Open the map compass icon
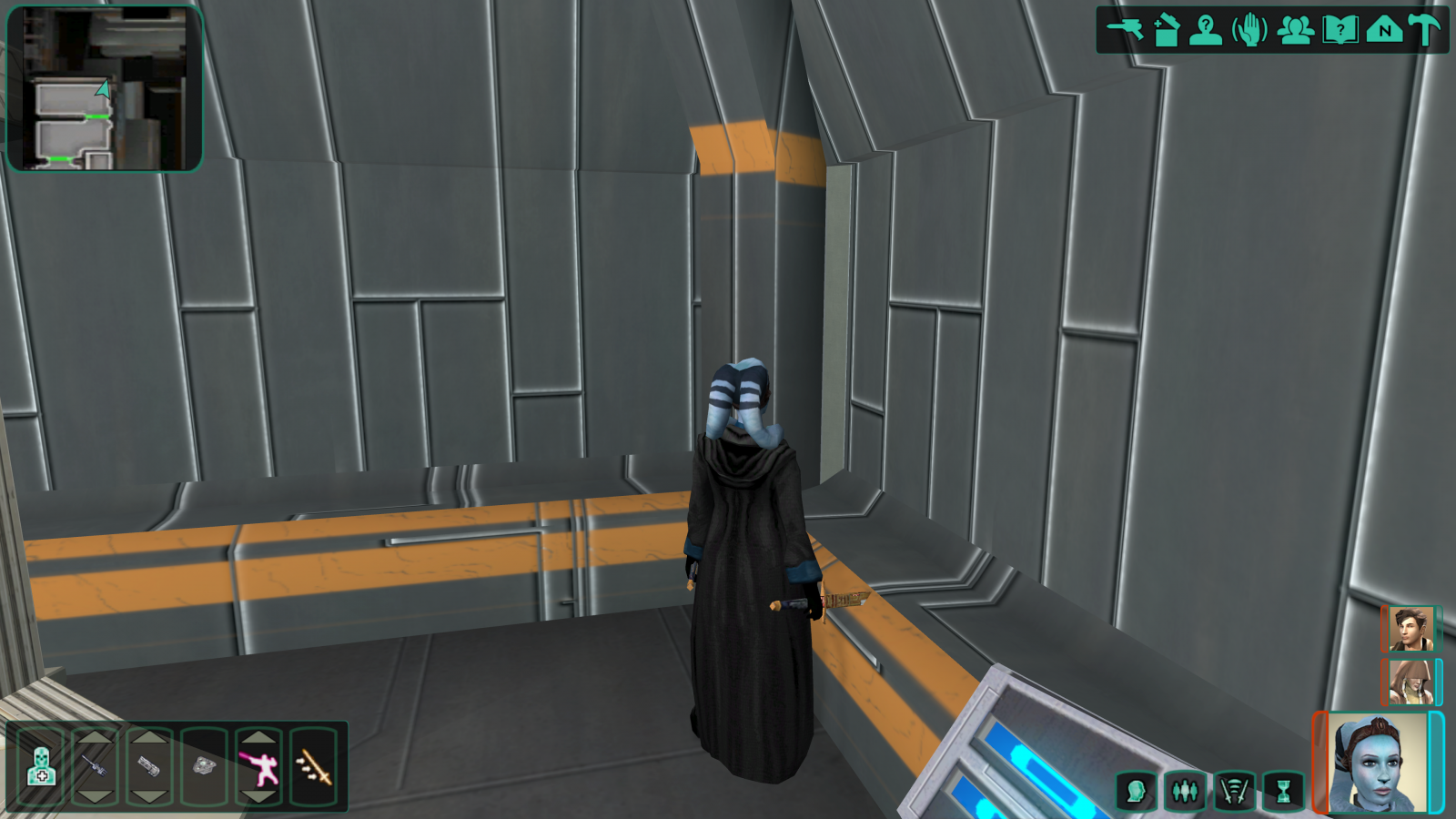Screen dimensions: 1456x819 click(x=1384, y=30)
